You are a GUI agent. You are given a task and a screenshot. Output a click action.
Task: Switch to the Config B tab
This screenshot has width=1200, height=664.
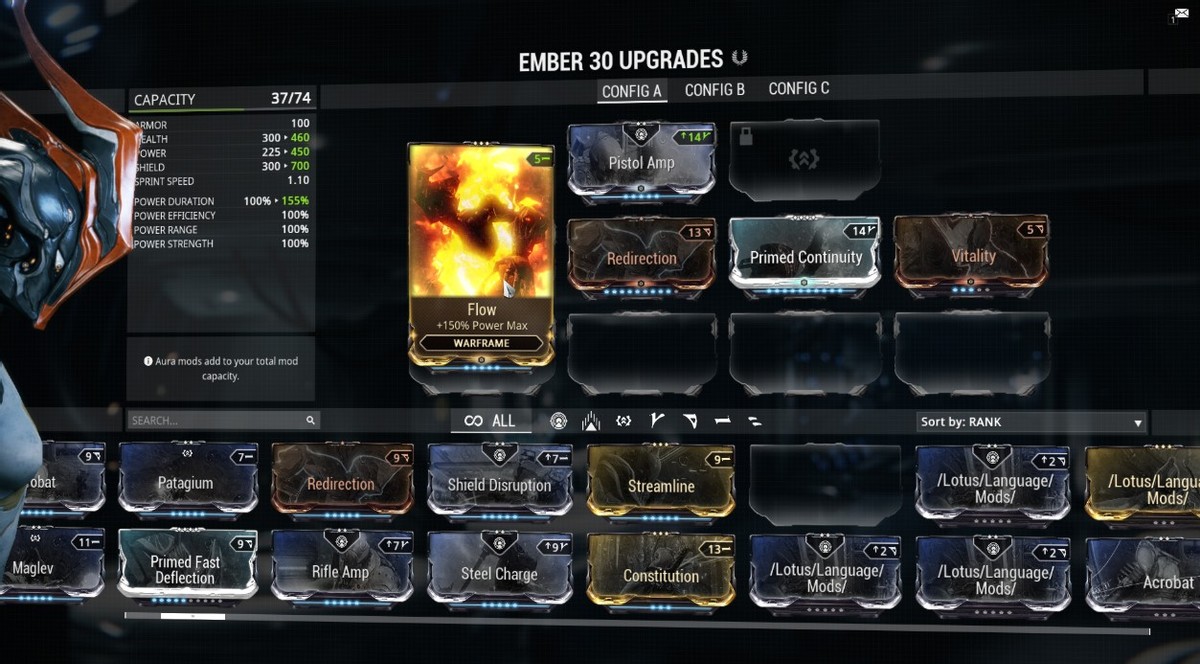point(714,90)
